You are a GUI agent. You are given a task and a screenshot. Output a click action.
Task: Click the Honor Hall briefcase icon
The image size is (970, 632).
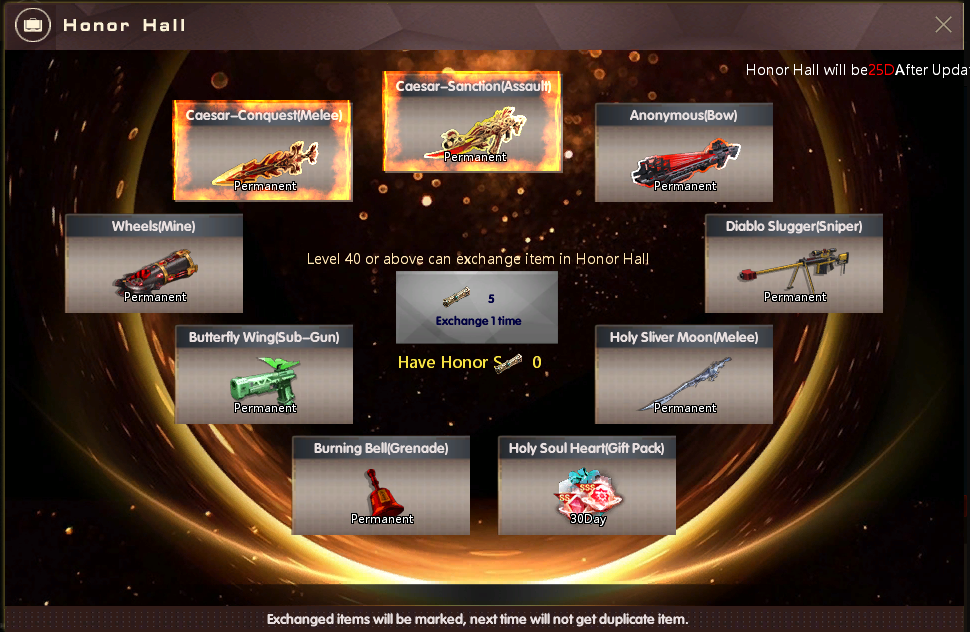pyautogui.click(x=33, y=25)
